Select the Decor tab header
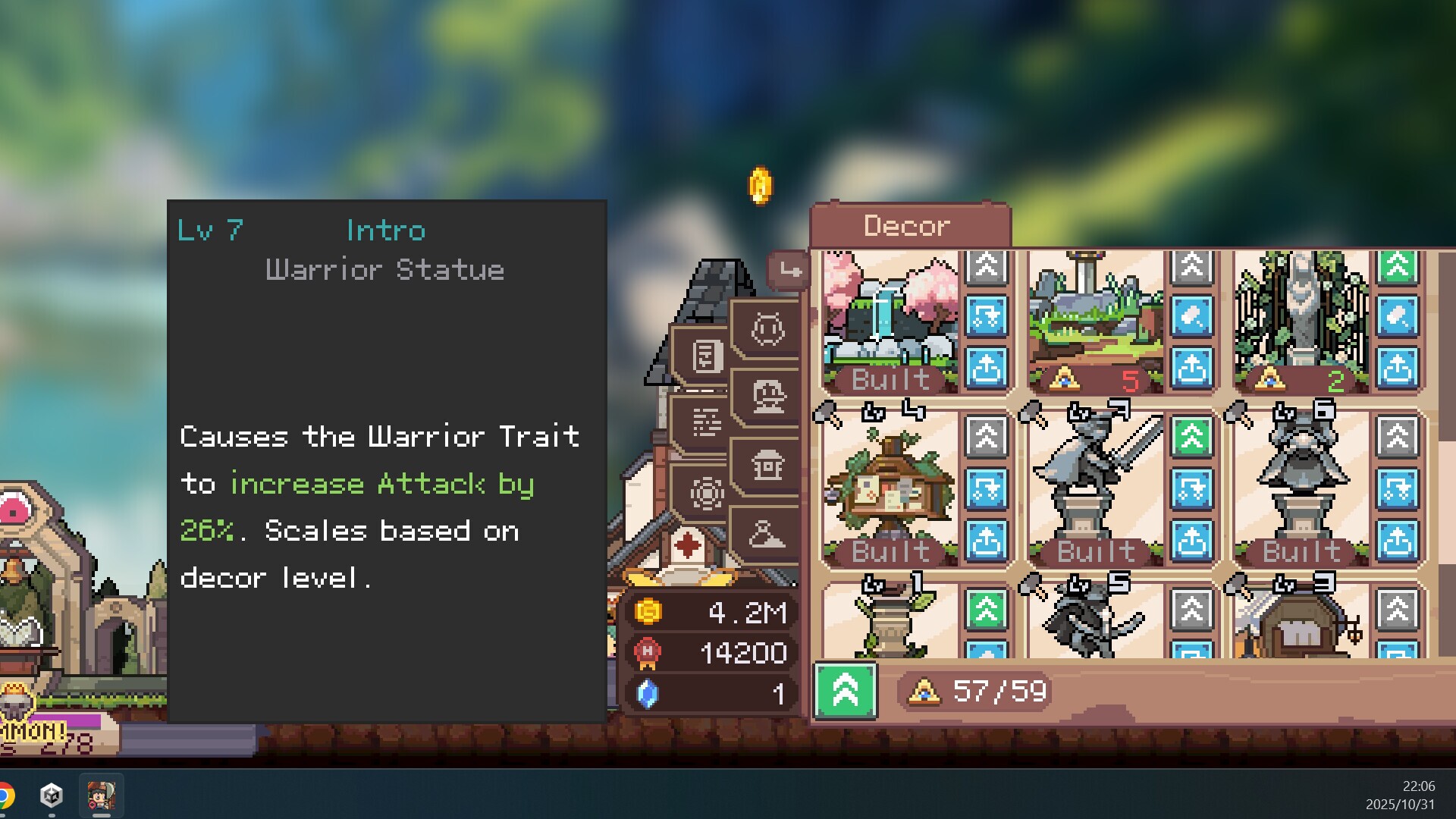The height and width of the screenshot is (819, 1456). [x=906, y=224]
